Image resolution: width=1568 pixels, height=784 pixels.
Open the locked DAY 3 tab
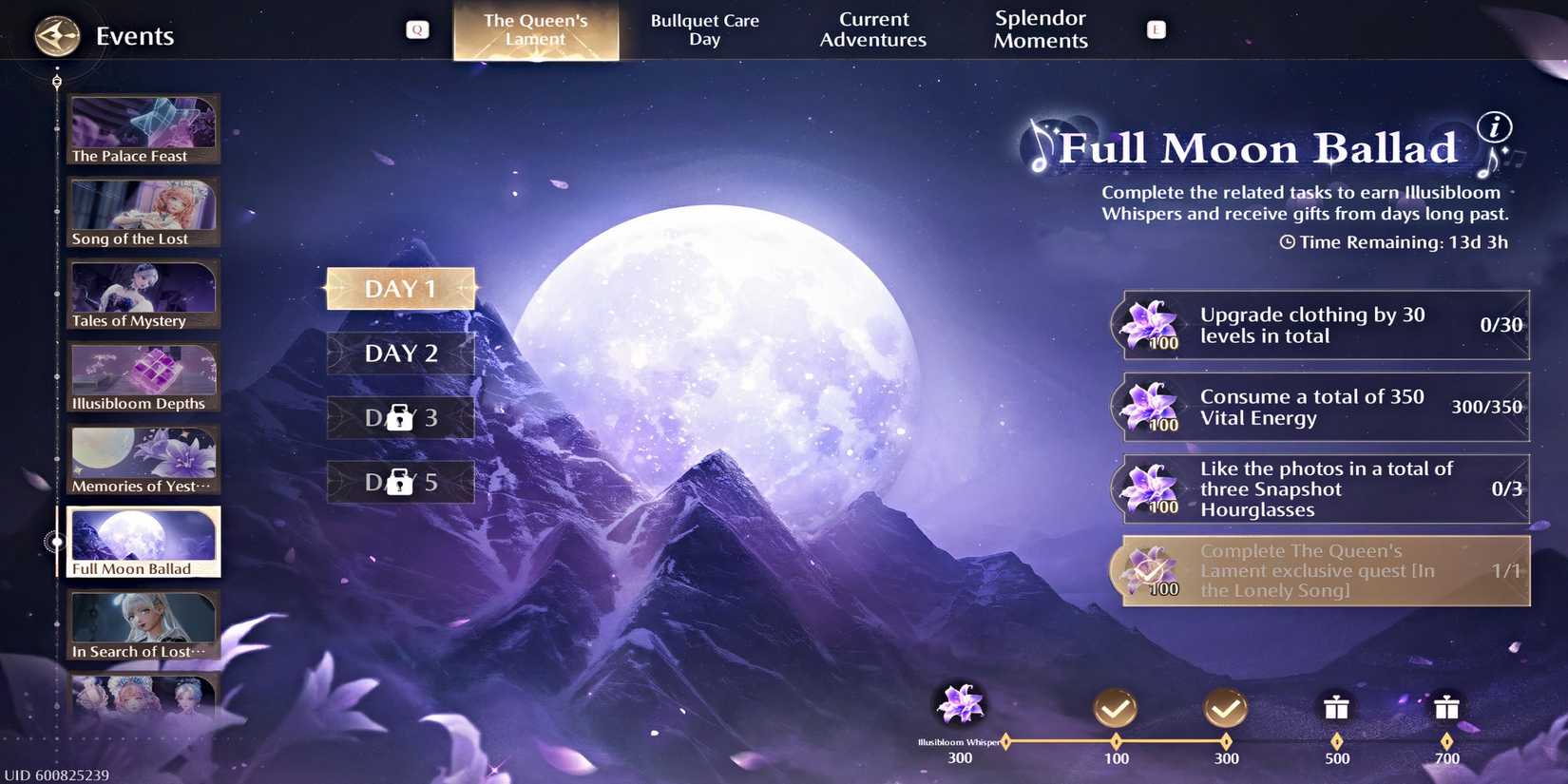tap(400, 417)
